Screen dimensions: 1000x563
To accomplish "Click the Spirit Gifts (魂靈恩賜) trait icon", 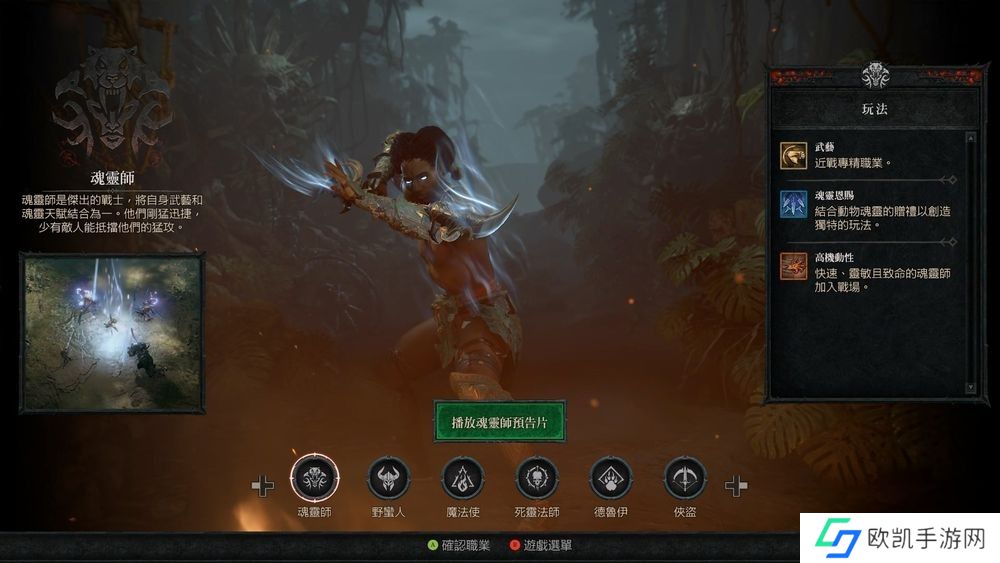I will [794, 204].
